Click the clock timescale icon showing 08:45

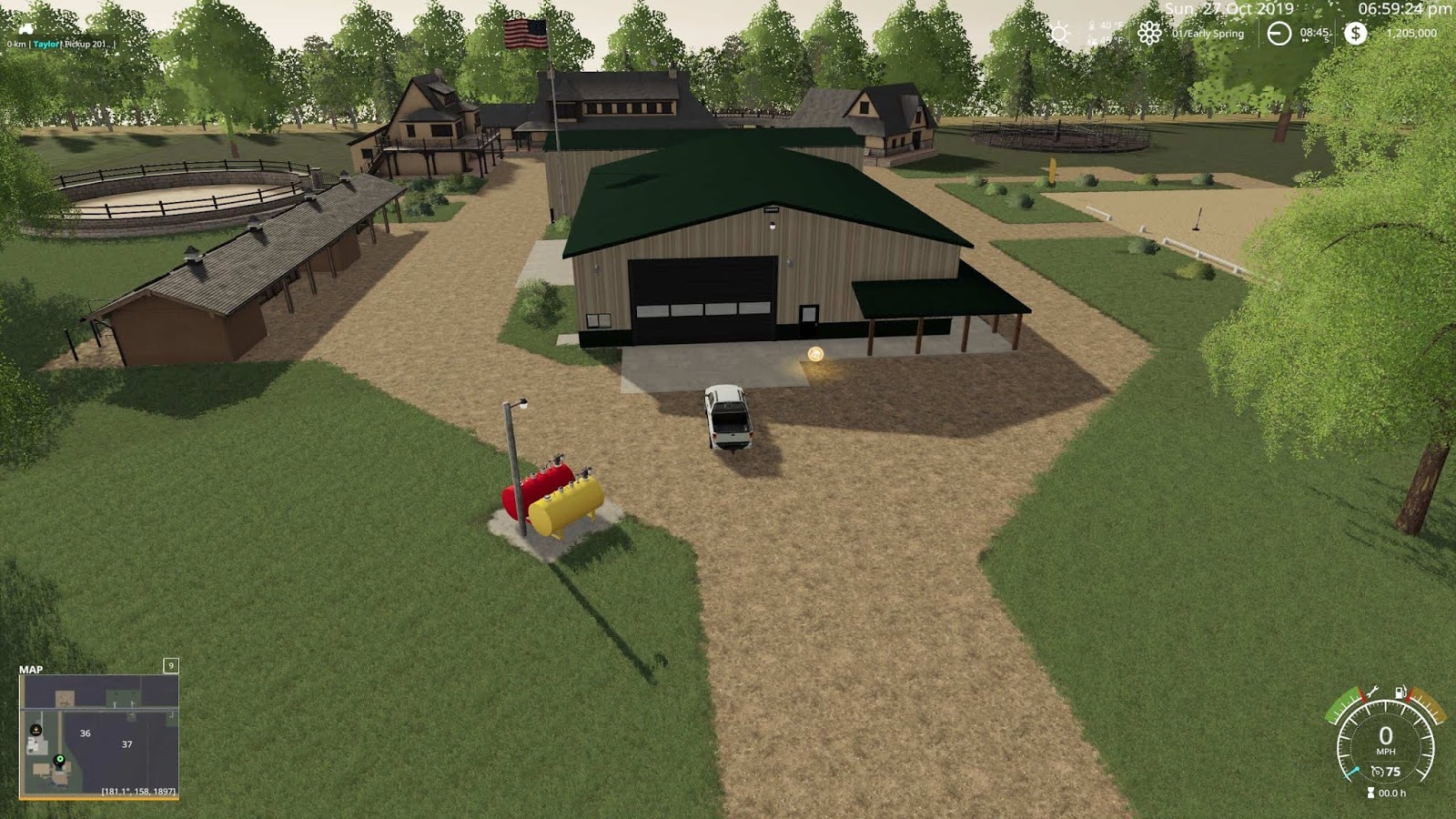tap(1278, 32)
